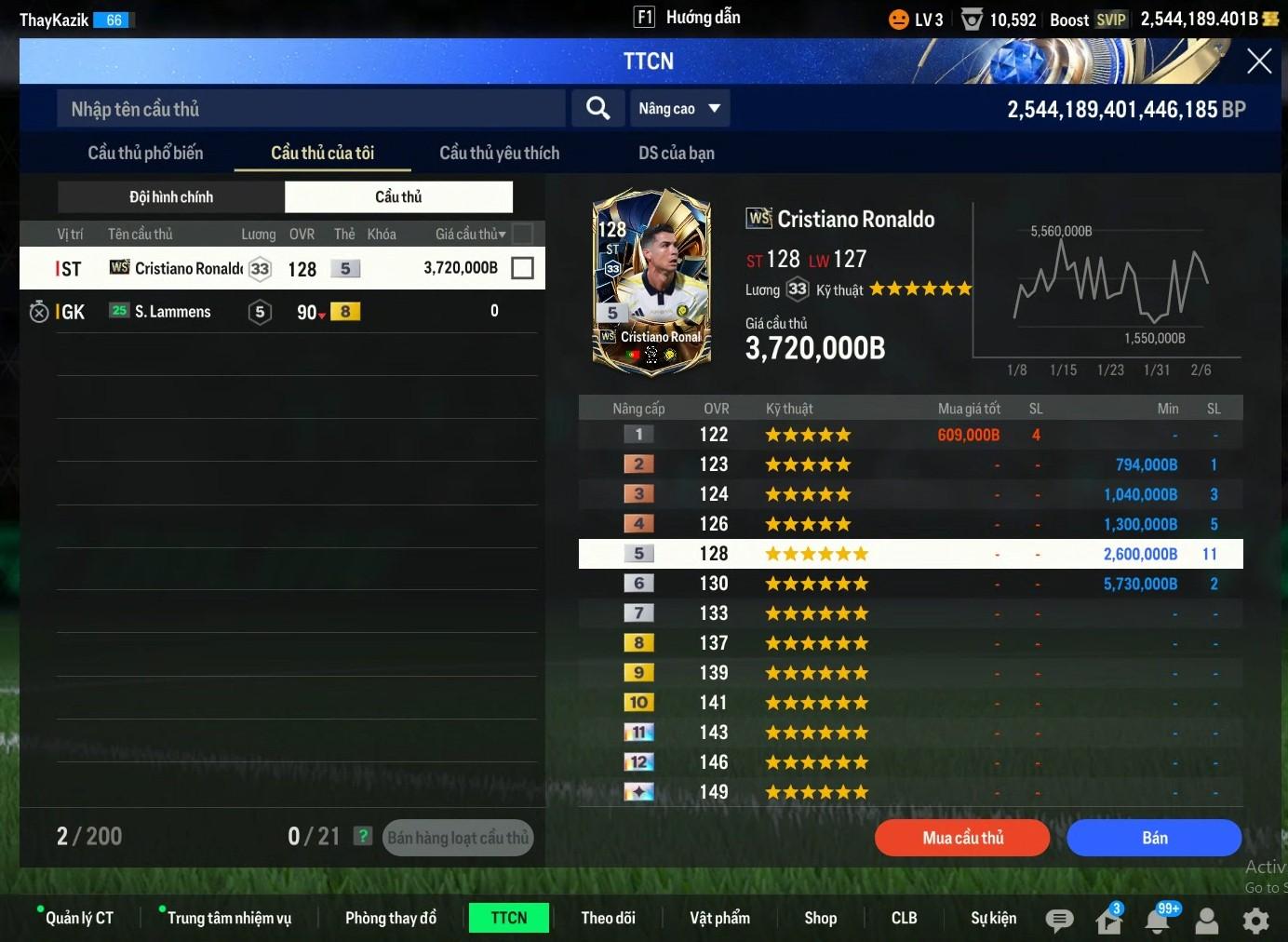
Task: Select the upgrade level 1 row
Action: 910,435
